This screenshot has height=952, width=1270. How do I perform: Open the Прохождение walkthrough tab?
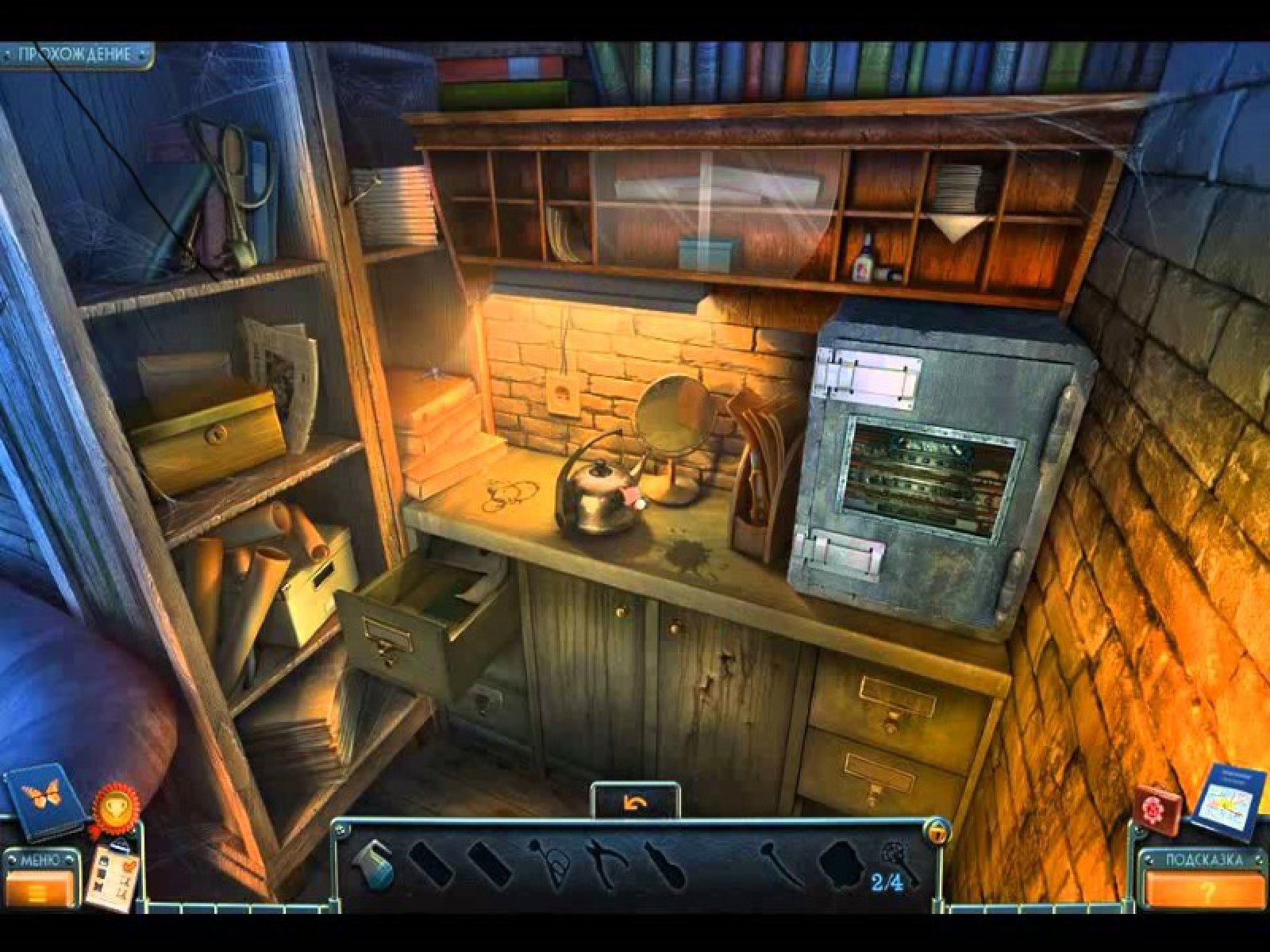click(75, 55)
